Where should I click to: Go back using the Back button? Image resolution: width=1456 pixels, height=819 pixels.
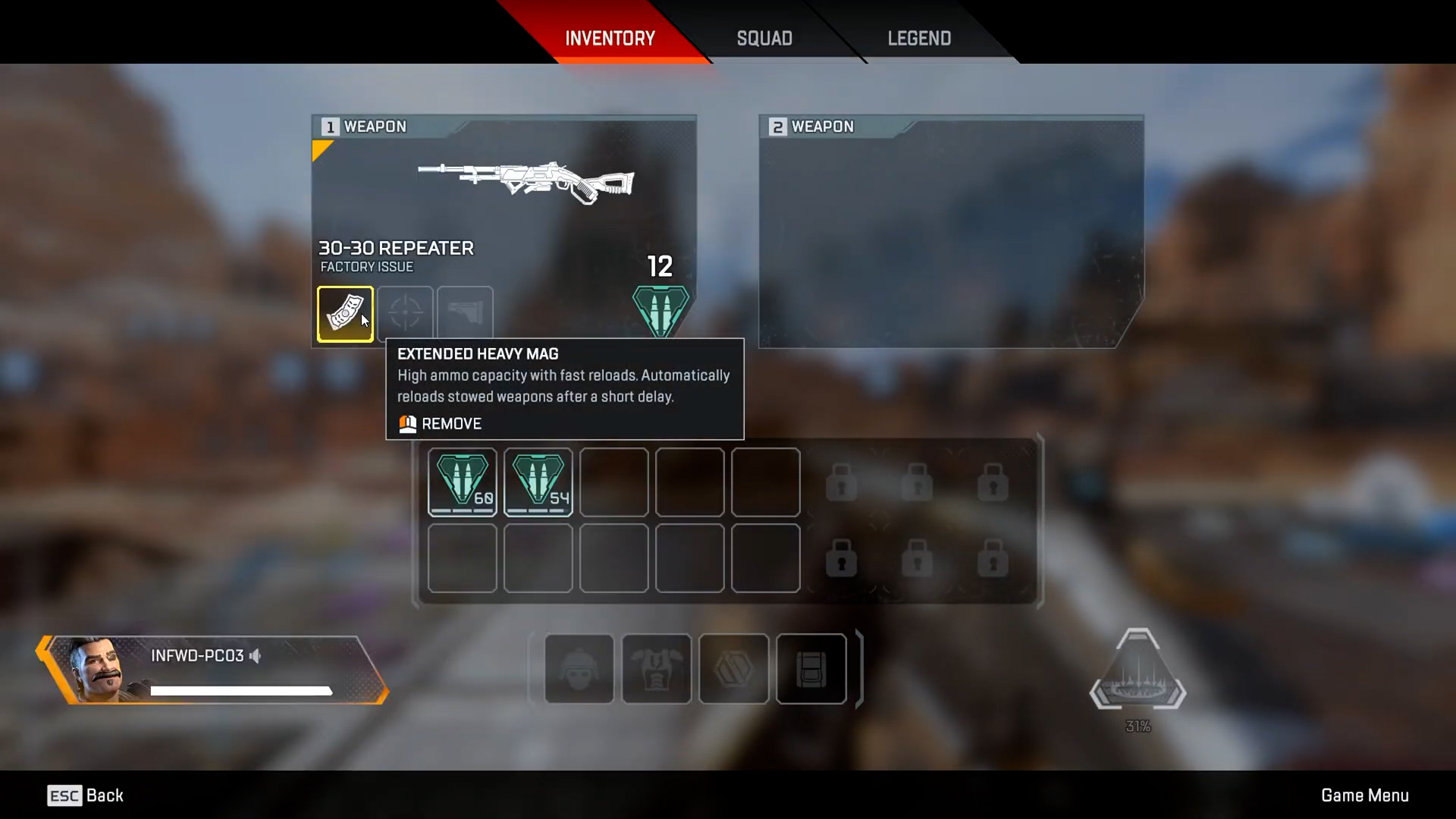point(85,795)
